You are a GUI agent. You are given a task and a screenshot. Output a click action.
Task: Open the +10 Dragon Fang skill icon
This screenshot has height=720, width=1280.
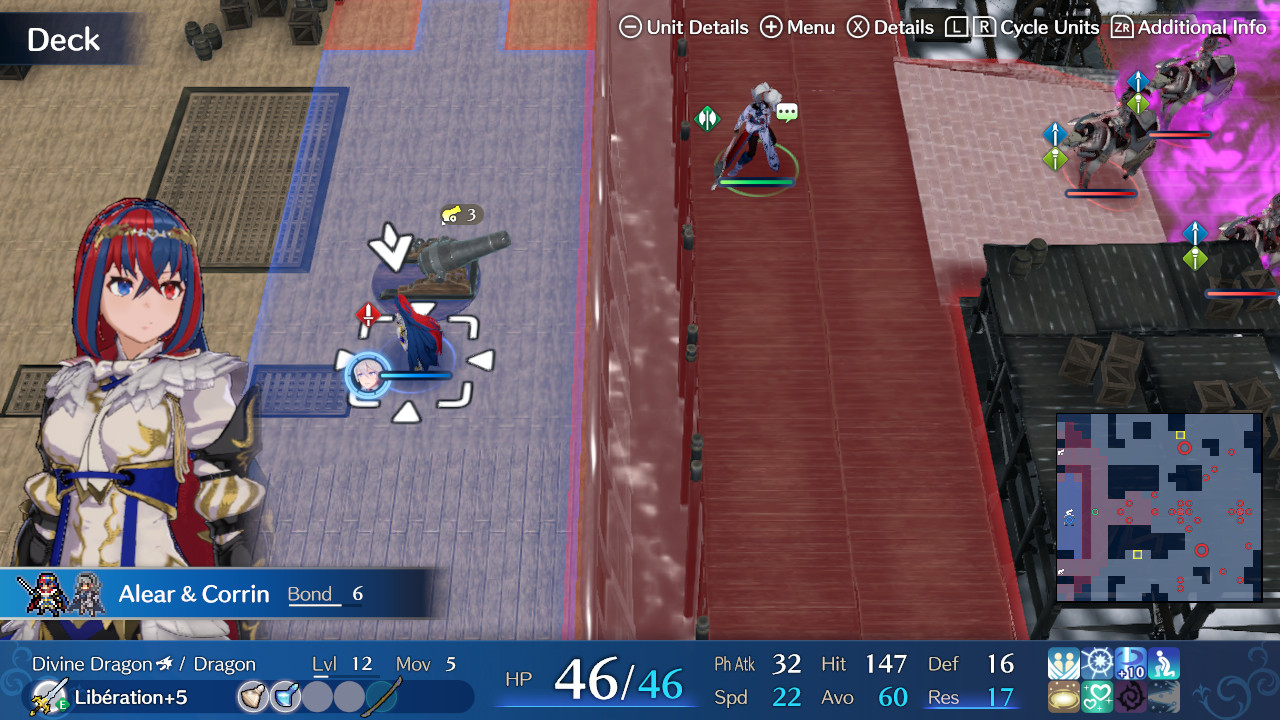coord(1130,663)
